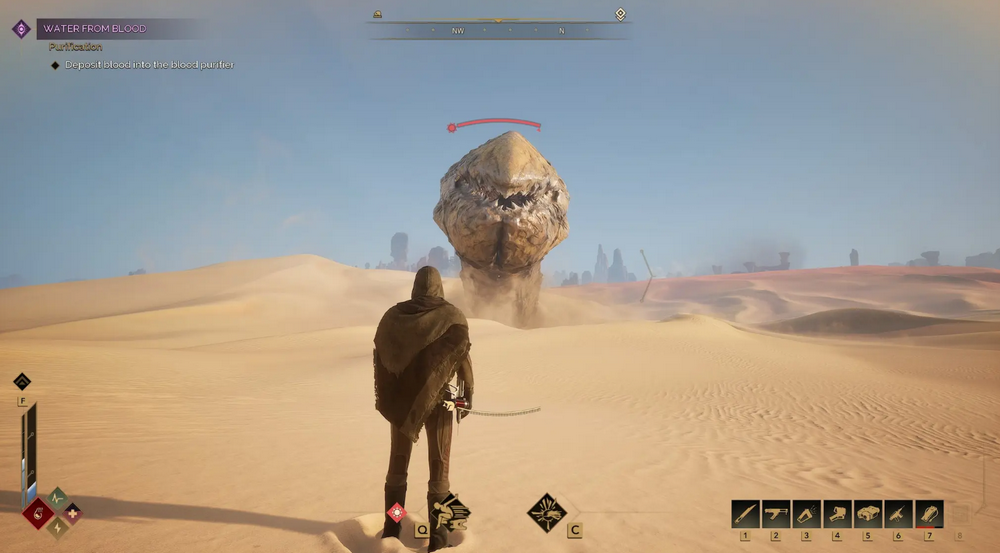Select the lightning bolt stamina diamond
The width and height of the screenshot is (1000, 553).
57,528
